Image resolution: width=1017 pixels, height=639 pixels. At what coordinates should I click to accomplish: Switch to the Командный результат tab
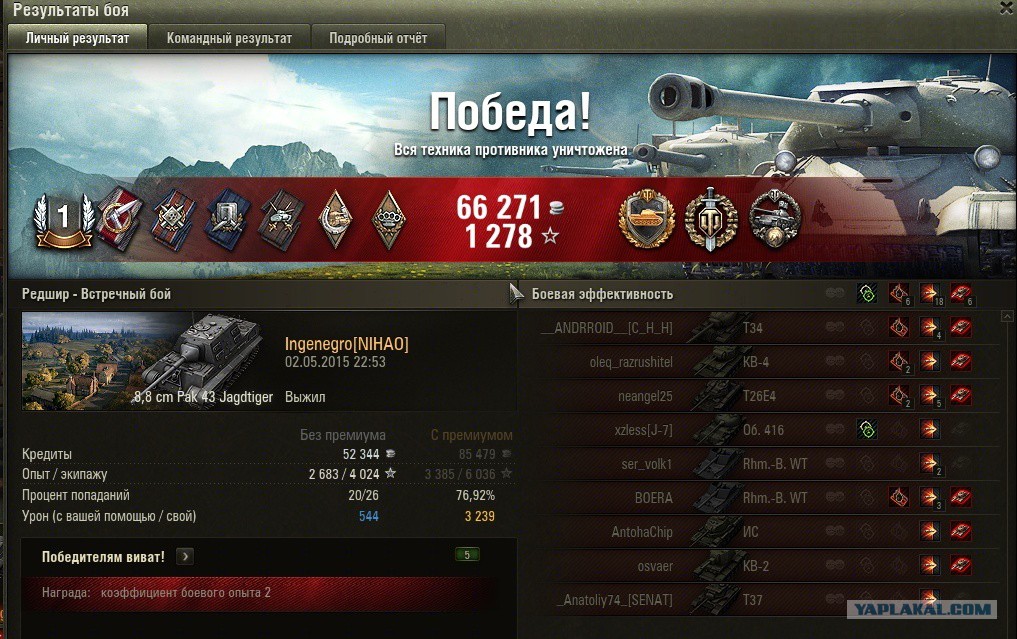229,38
